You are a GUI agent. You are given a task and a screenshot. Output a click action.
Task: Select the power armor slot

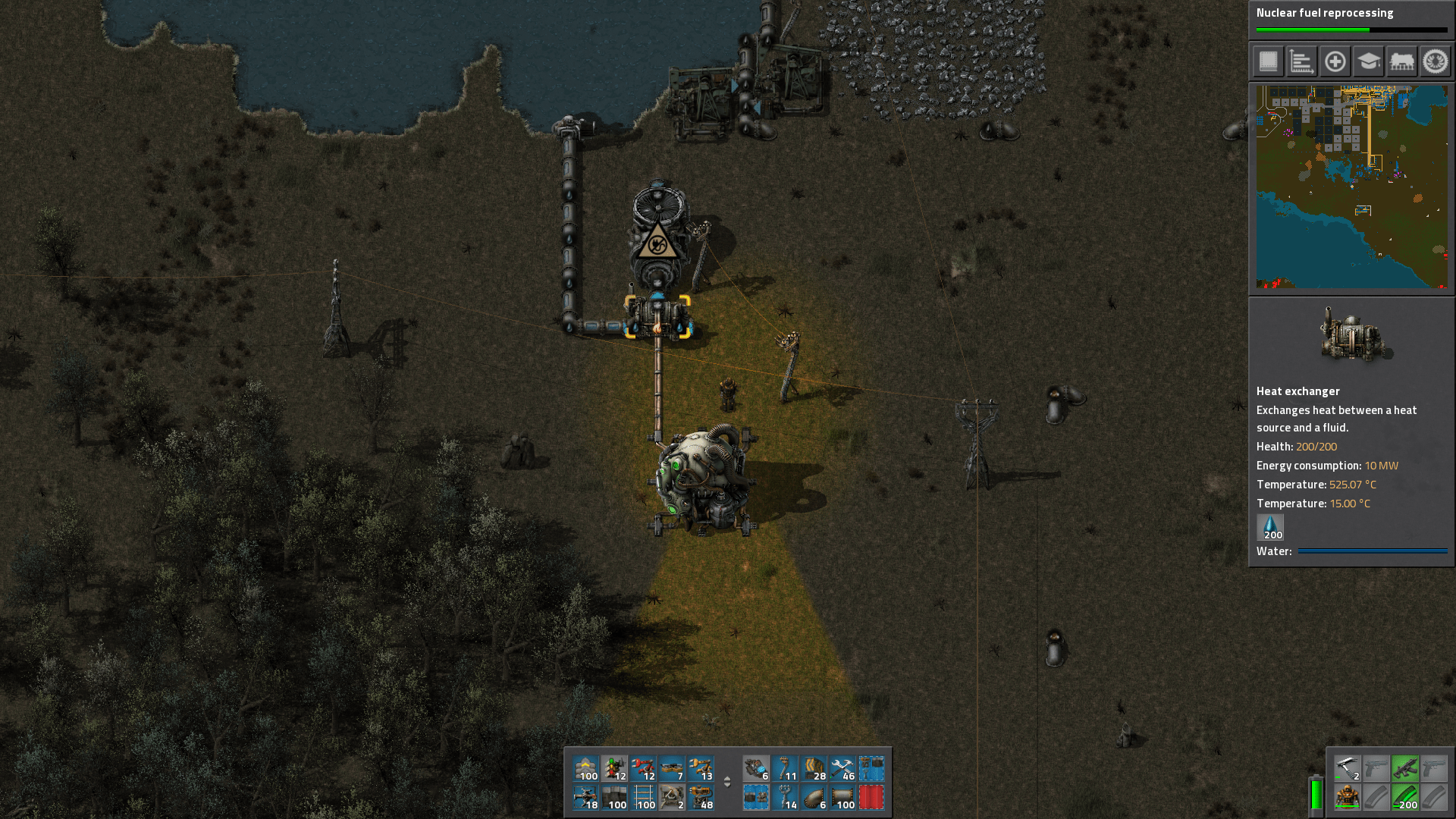point(1348,797)
